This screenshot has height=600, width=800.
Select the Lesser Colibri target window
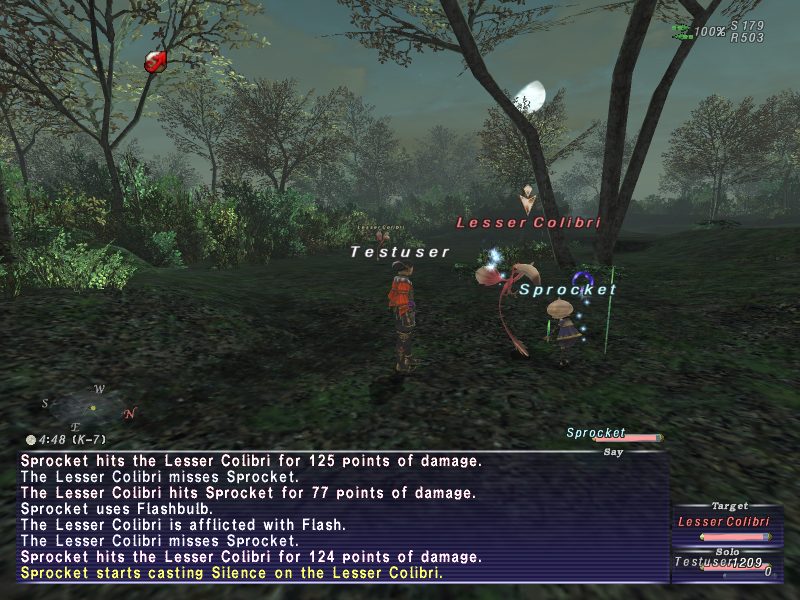point(725,522)
